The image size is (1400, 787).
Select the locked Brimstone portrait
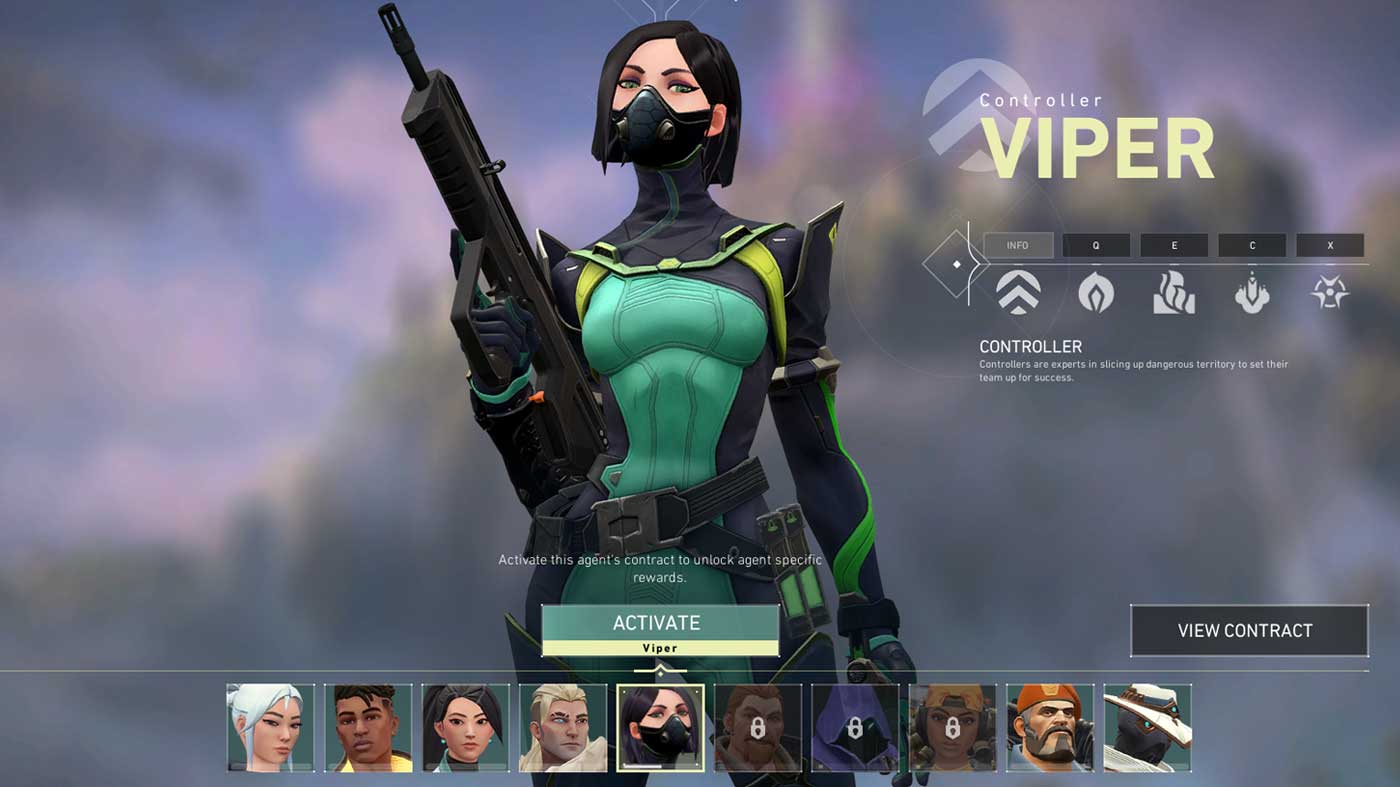(758, 728)
